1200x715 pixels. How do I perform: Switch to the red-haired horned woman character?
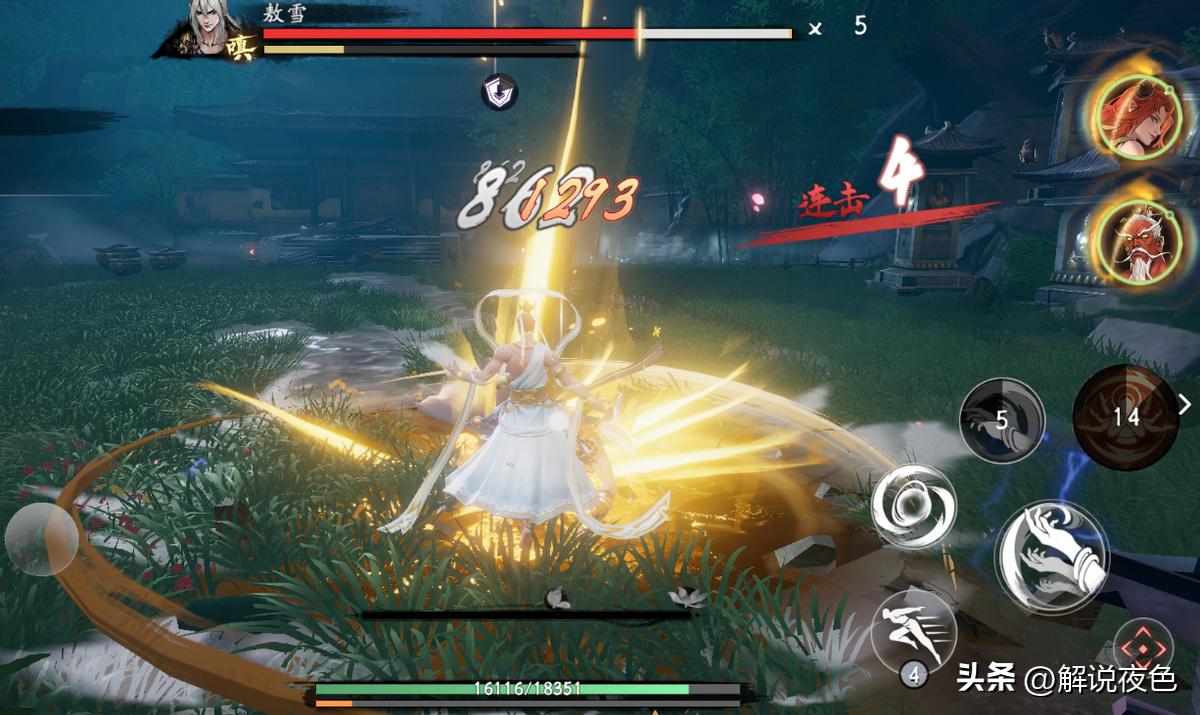point(1140,115)
